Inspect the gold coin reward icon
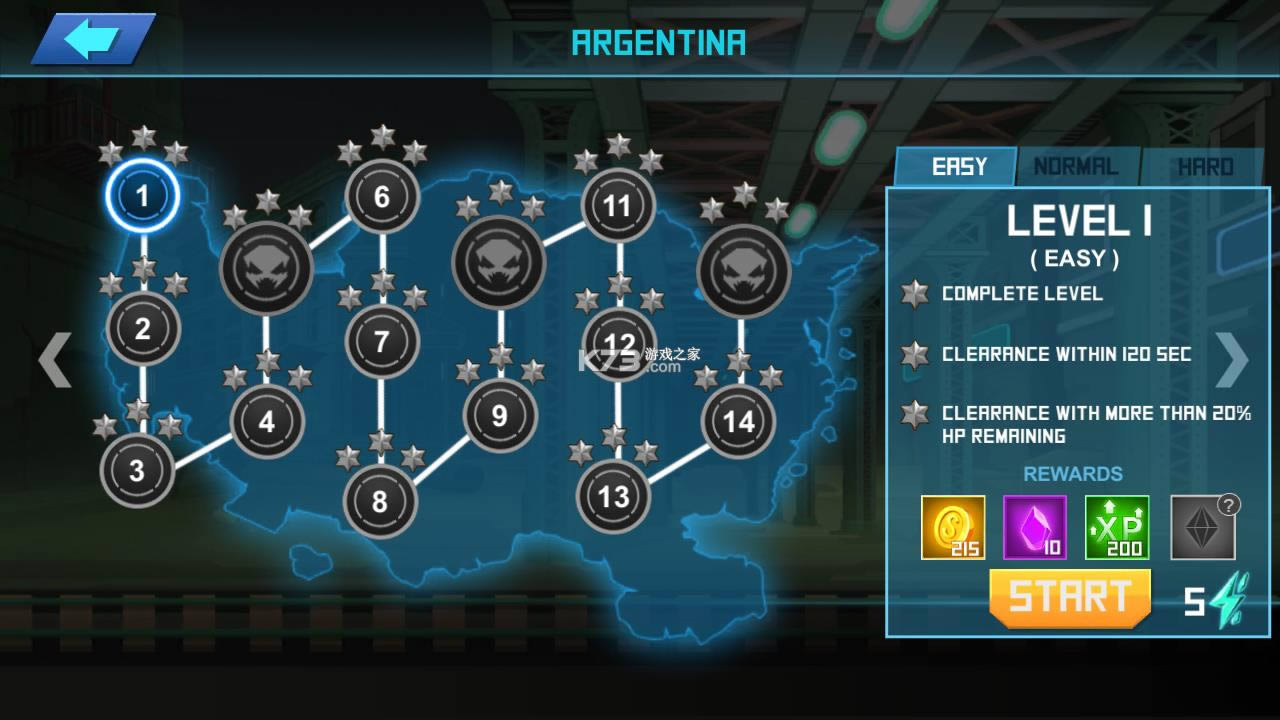Screen dimensions: 1280x720 click(952, 527)
